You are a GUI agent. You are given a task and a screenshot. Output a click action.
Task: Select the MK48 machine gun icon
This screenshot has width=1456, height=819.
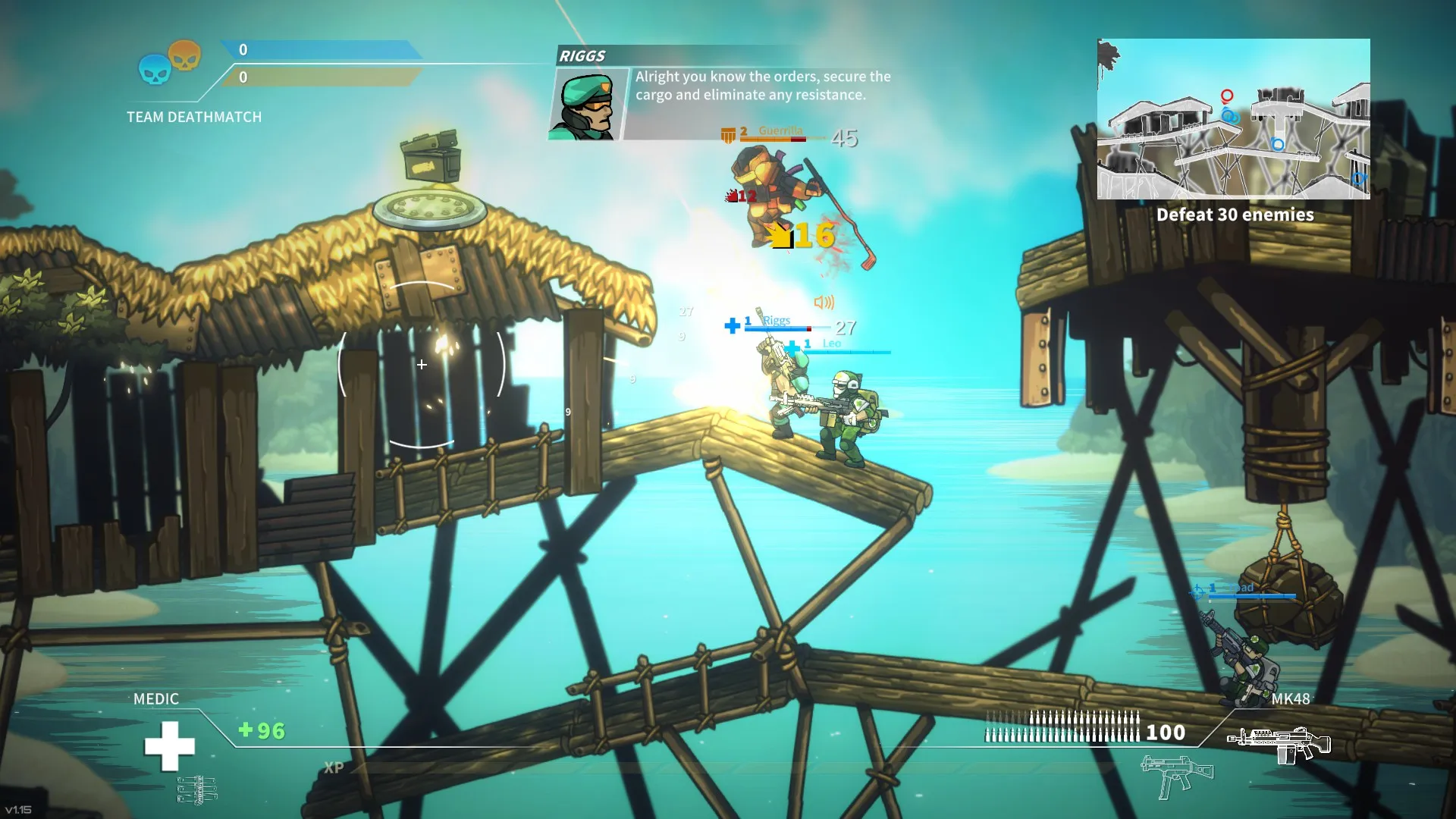[1280, 744]
